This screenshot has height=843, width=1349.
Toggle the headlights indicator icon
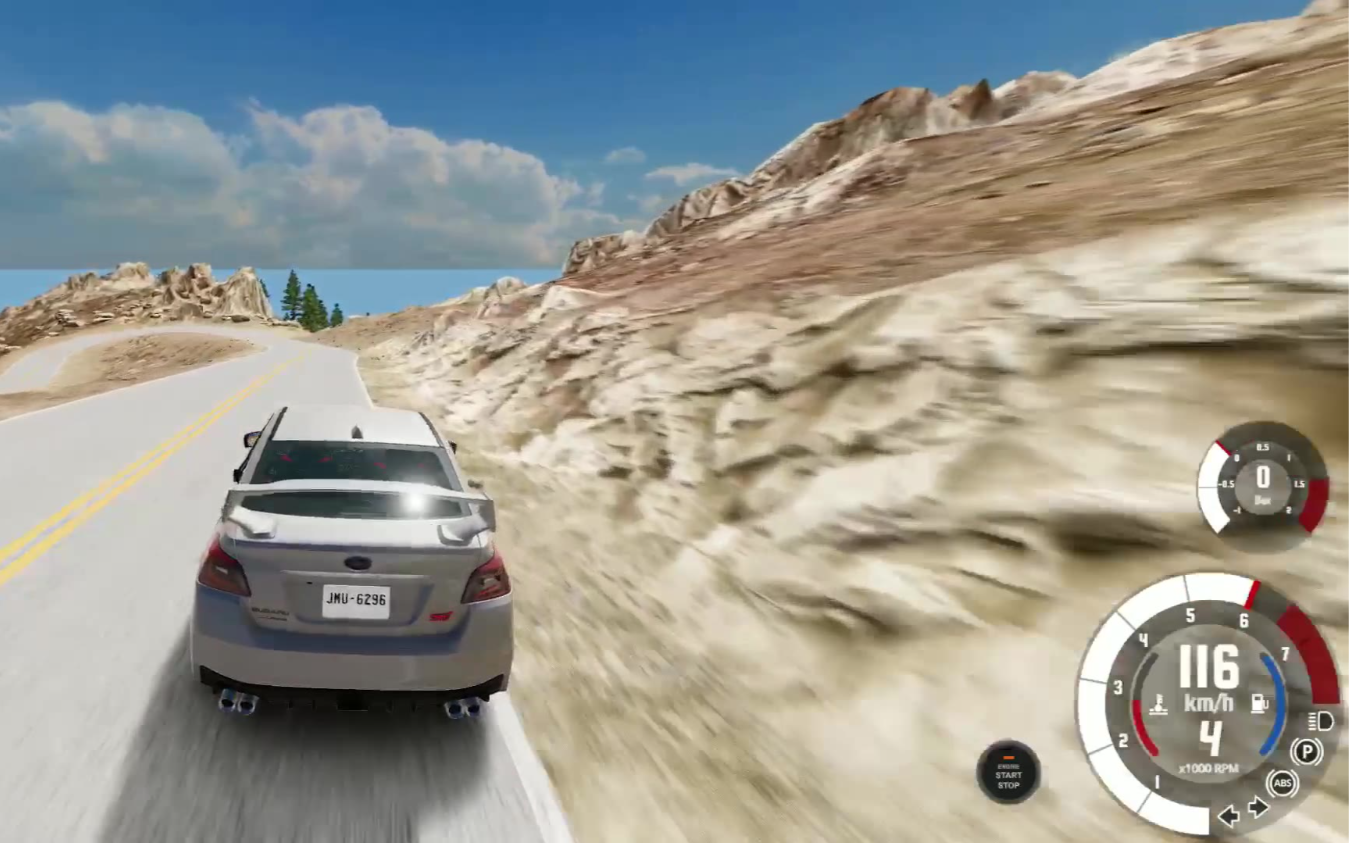(1320, 720)
